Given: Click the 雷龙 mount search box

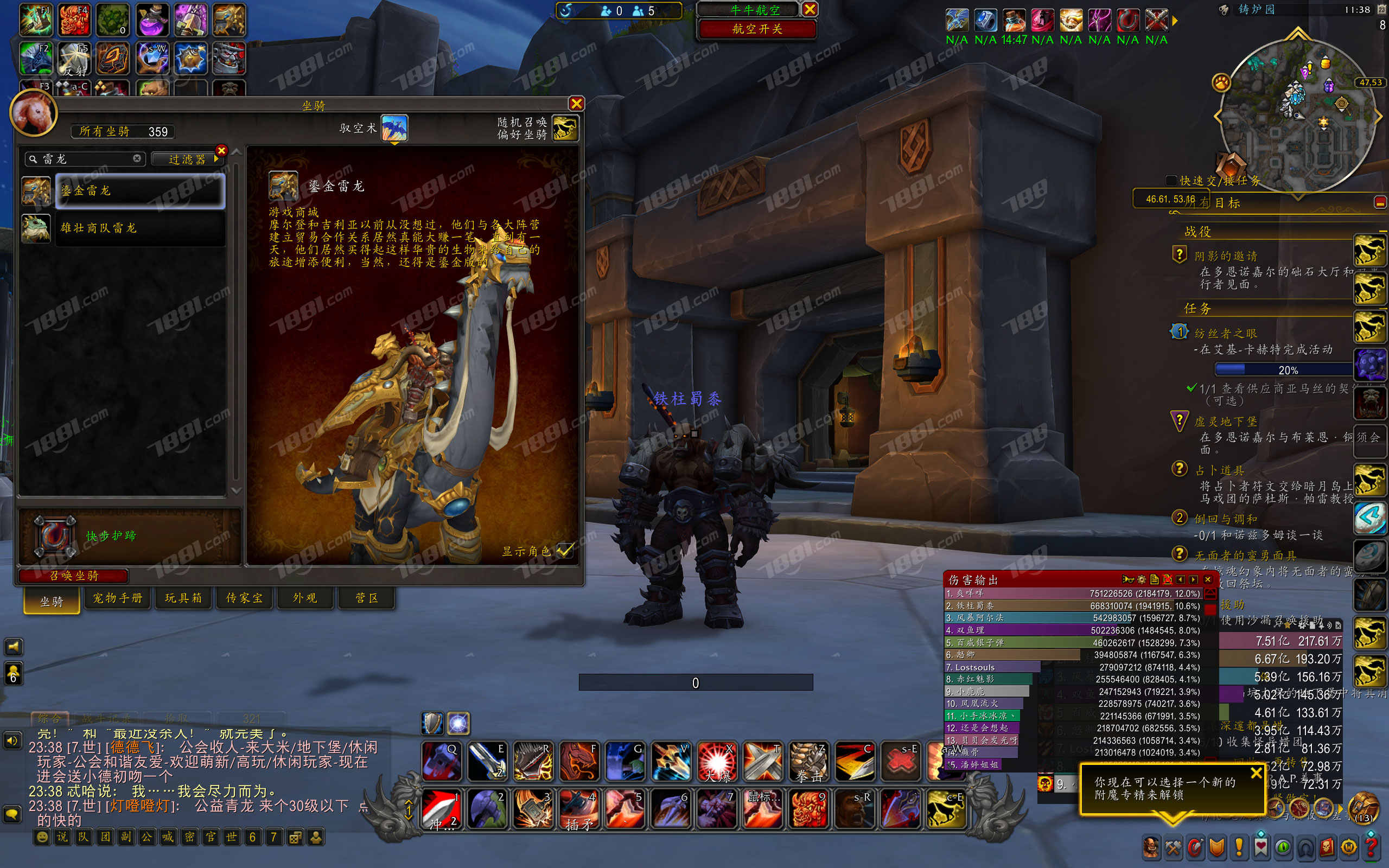Looking at the screenshot, I should pos(86,159).
